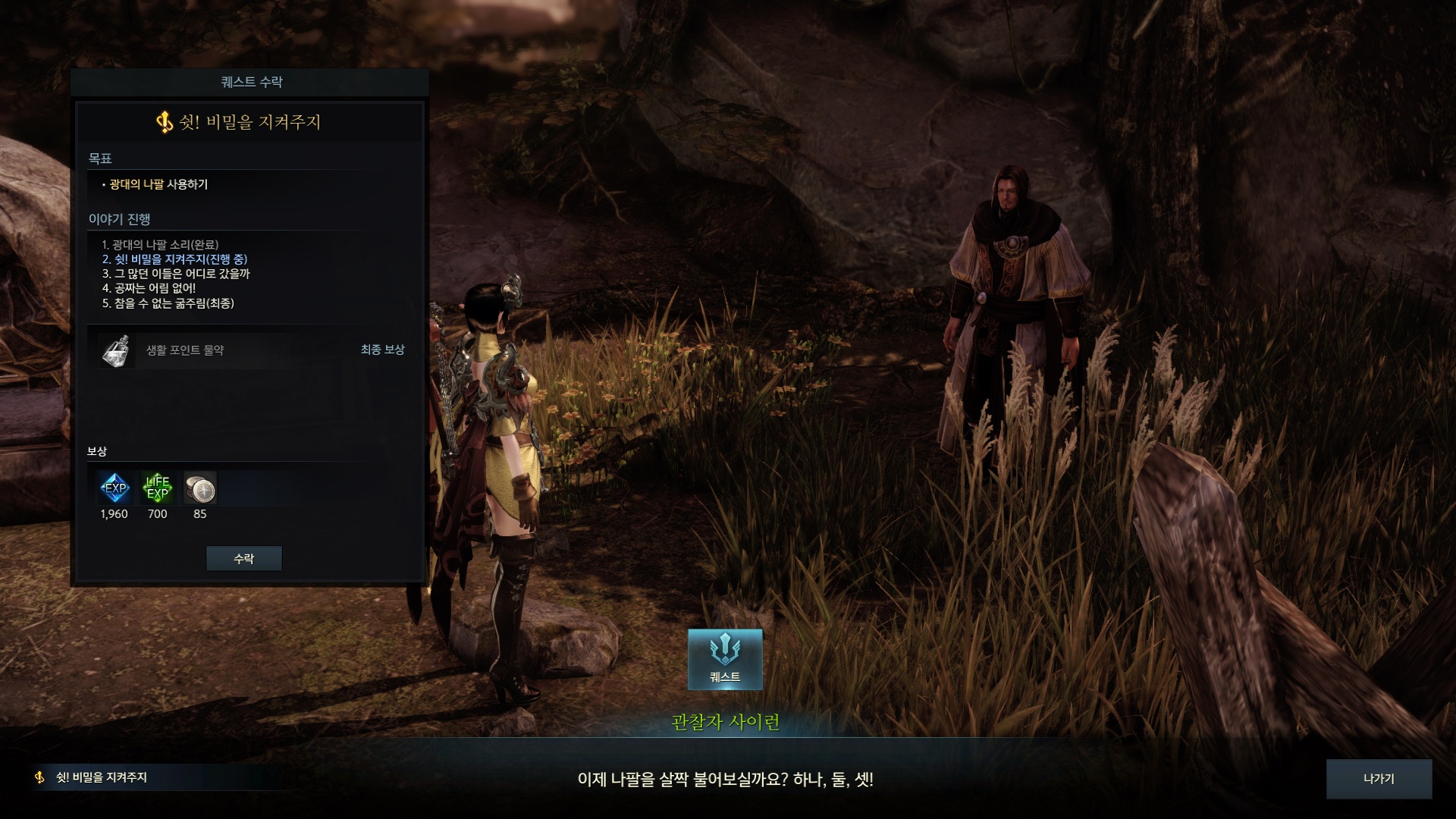Inspect the 생활 포인트 물약 final reward

[115, 350]
